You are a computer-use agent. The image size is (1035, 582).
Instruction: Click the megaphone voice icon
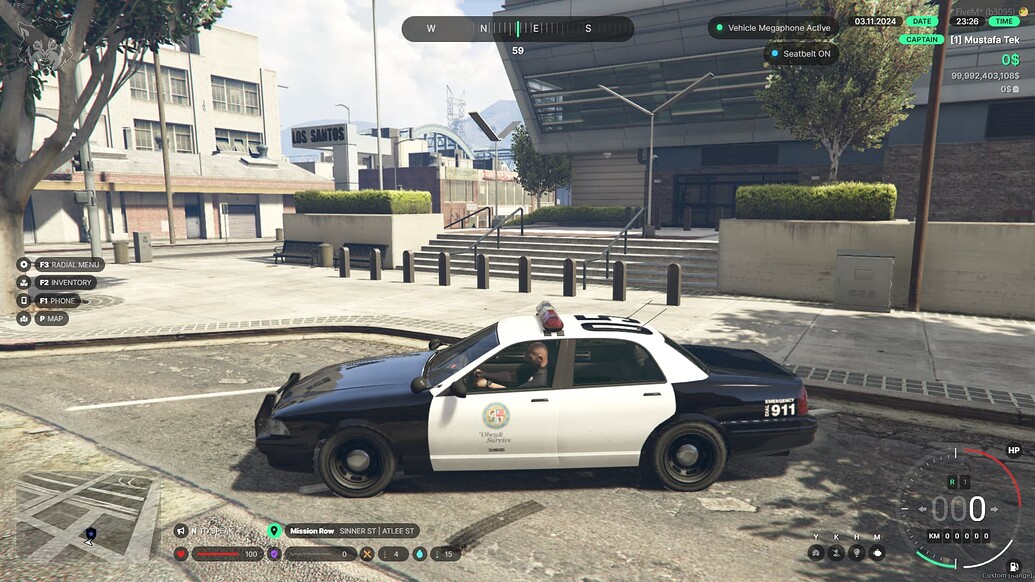(x=181, y=531)
